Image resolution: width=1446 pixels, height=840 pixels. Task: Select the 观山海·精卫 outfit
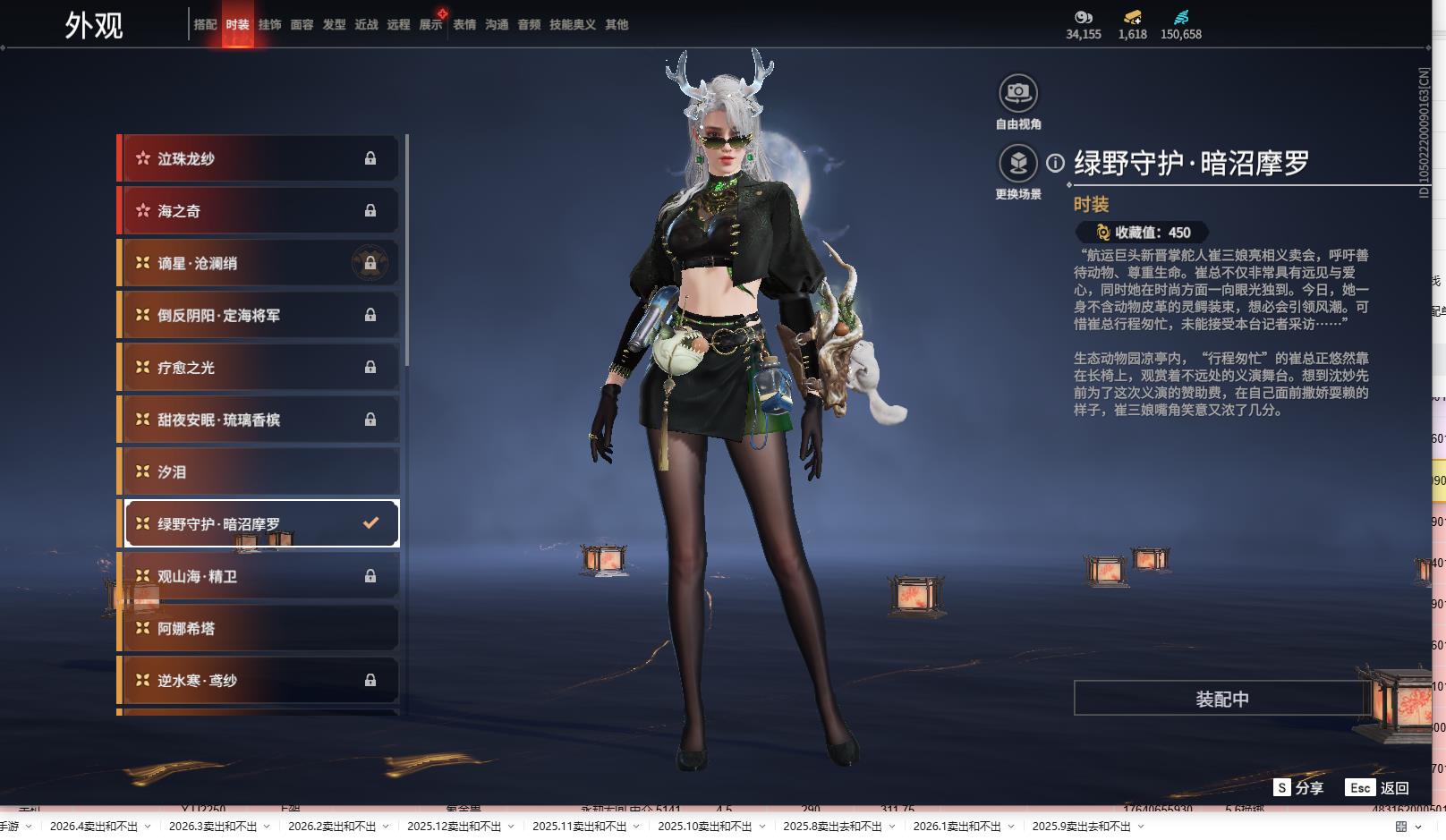(x=259, y=576)
